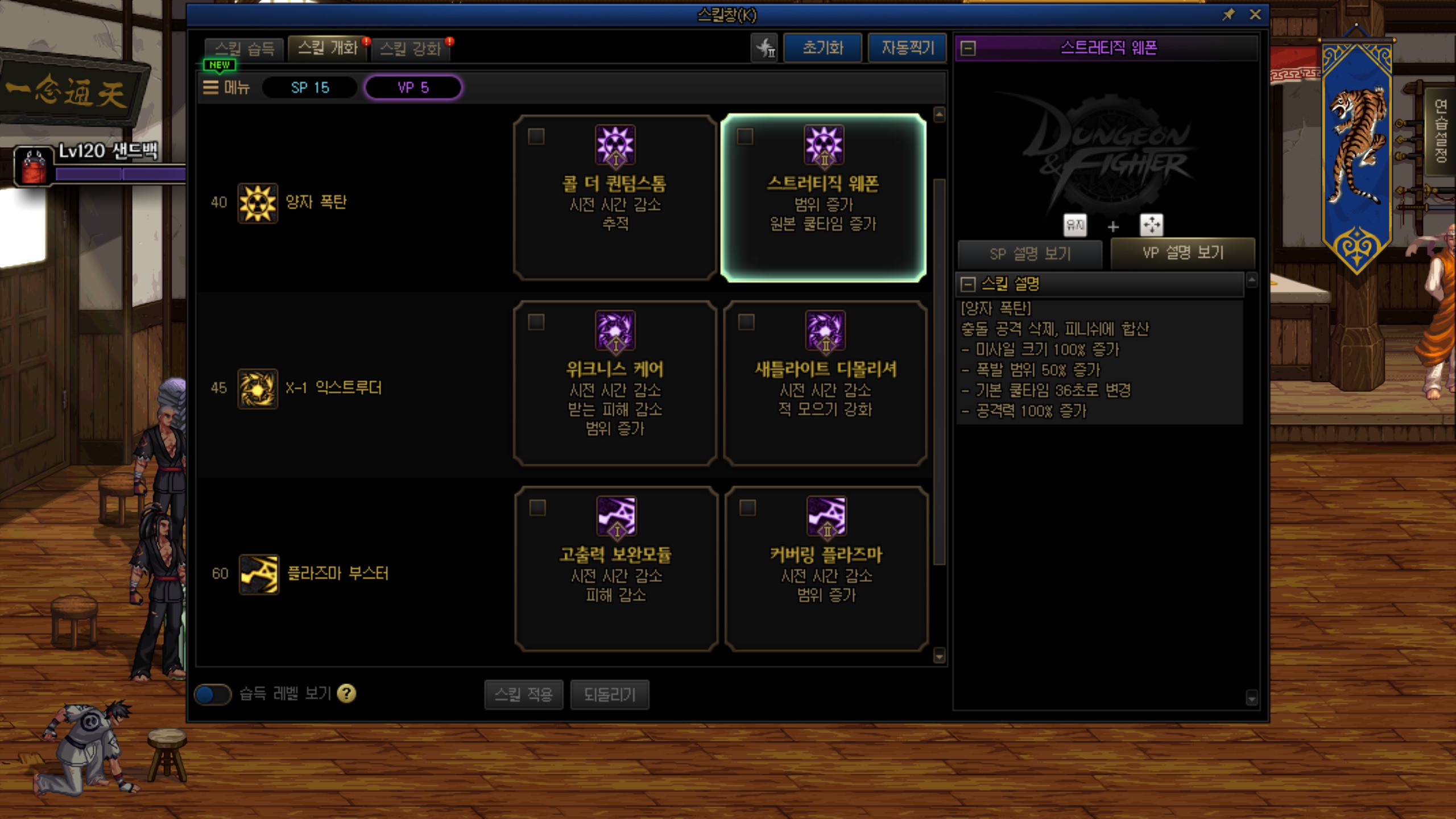The image size is (1456, 819).
Task: Click the 초기화 reset button
Action: tap(822, 48)
